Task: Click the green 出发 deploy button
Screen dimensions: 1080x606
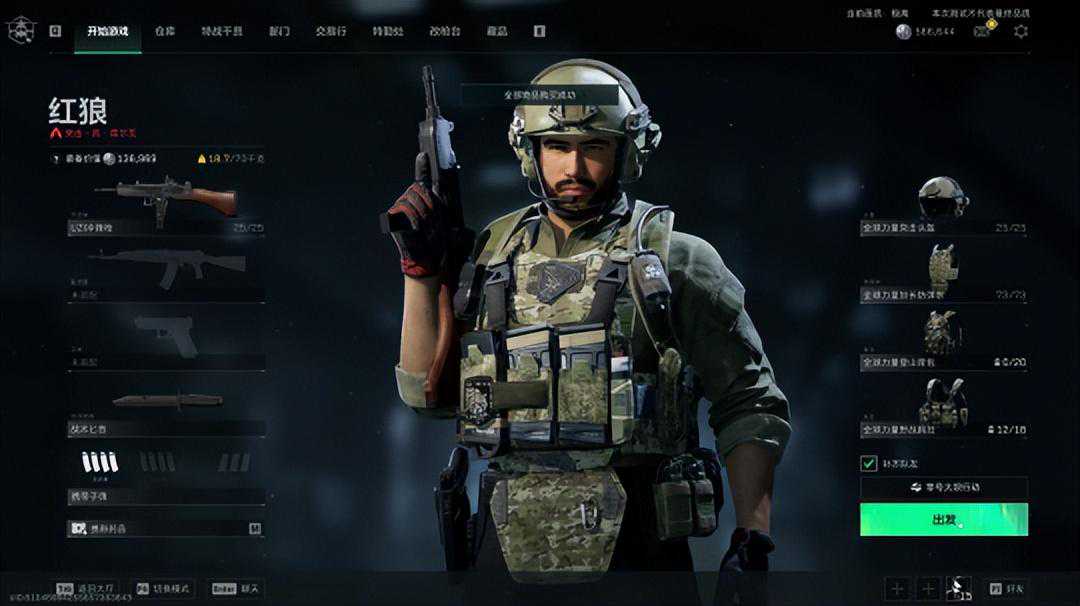Action: click(x=943, y=519)
